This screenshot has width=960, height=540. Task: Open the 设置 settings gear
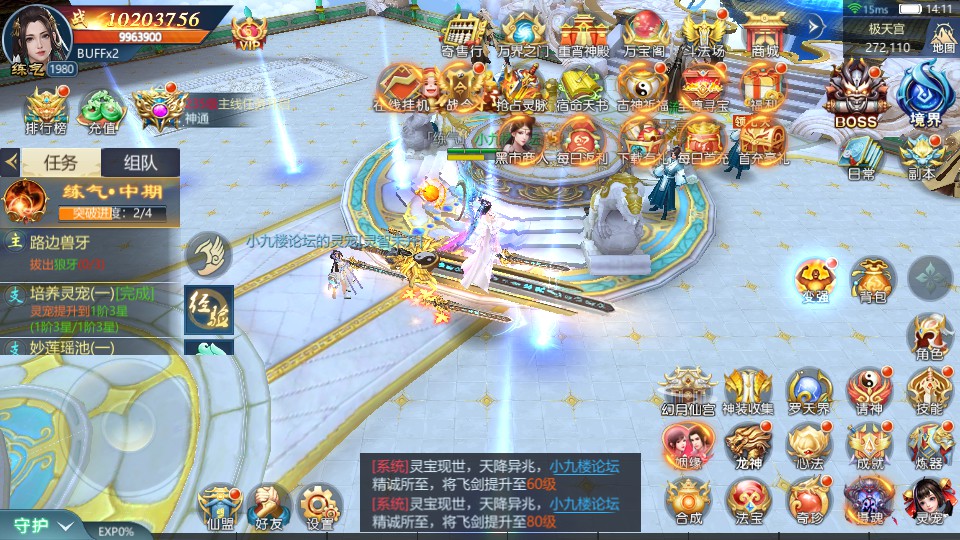tap(320, 507)
